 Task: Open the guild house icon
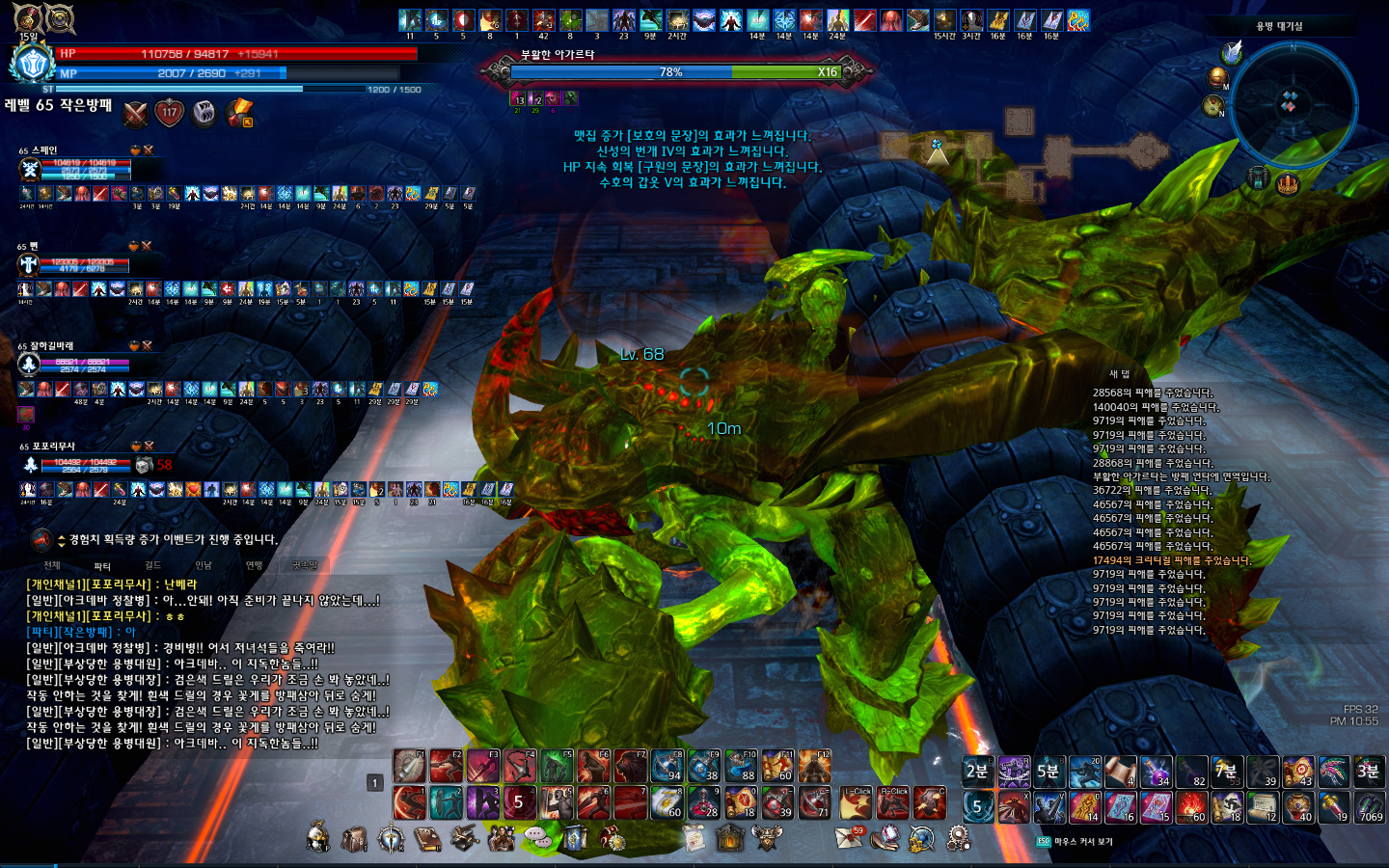(730, 838)
